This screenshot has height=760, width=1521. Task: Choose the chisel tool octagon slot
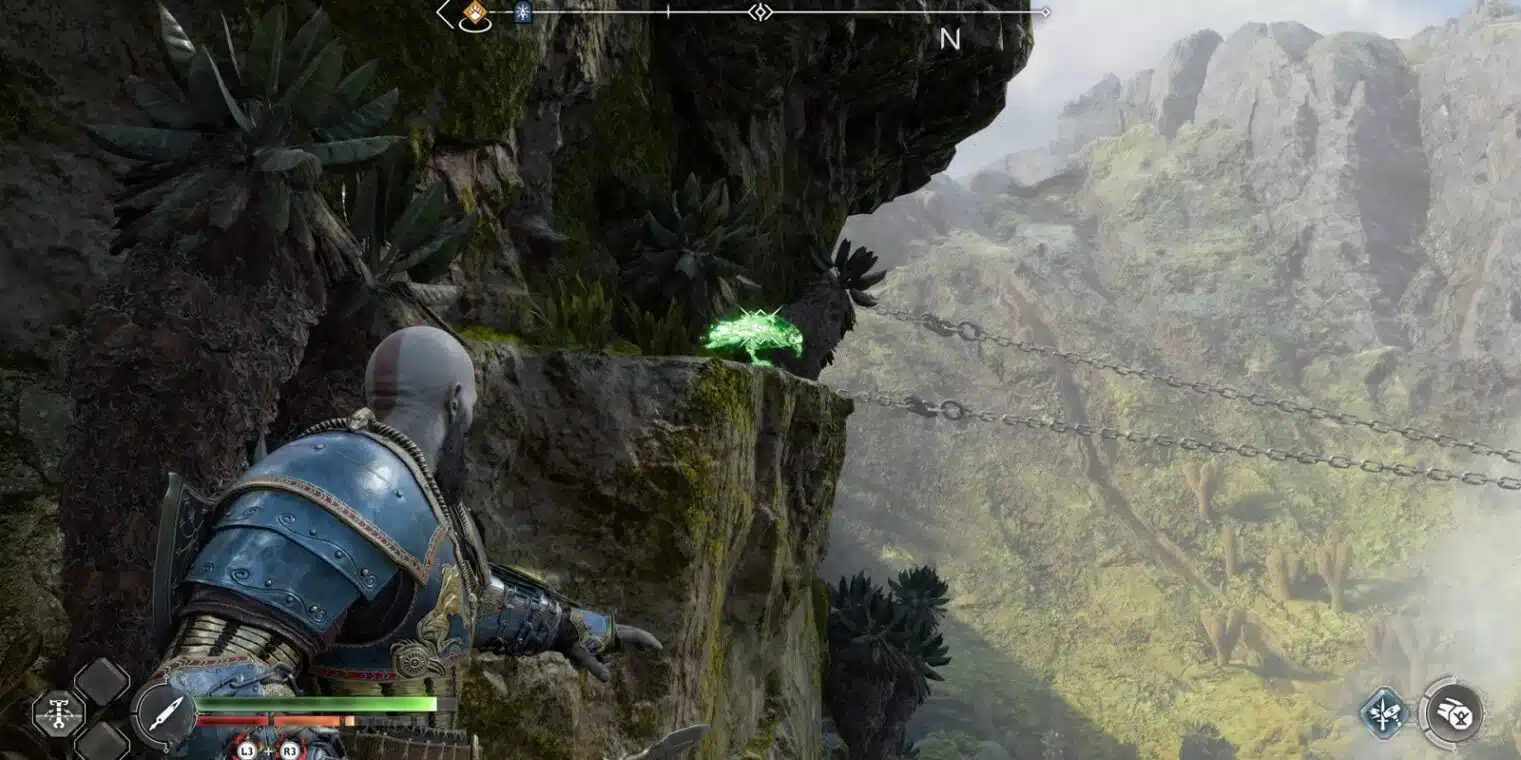58,714
